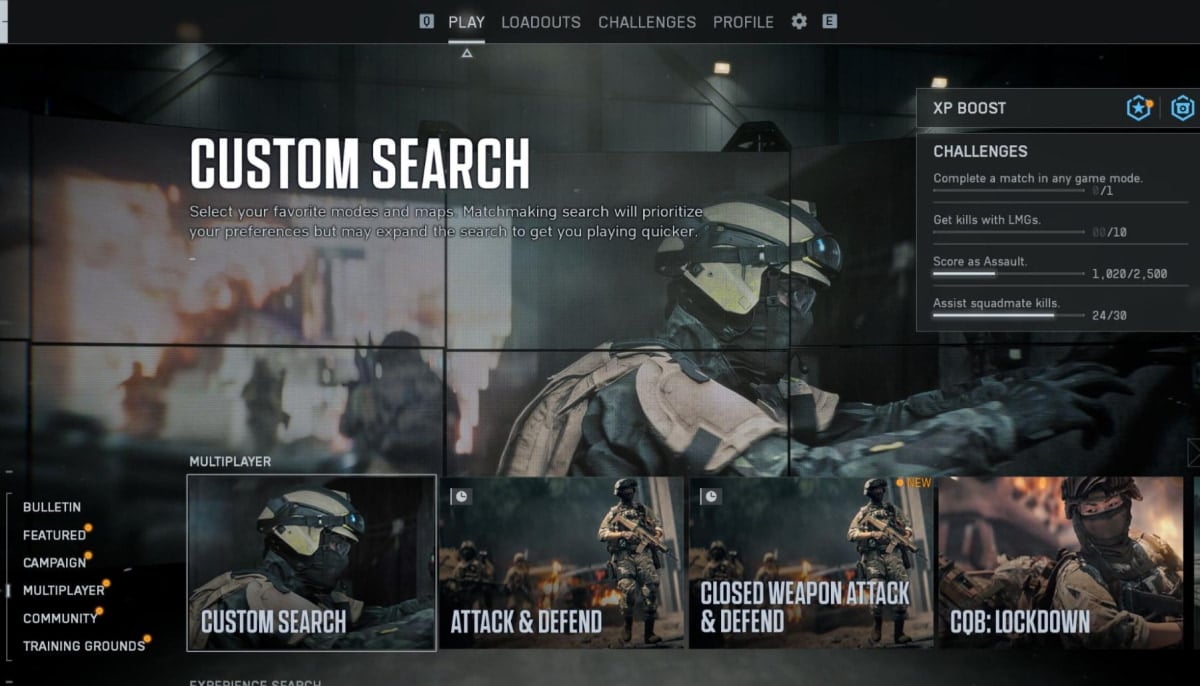Open settings via the gear icon
Screen dimensions: 1200x686
[x=799, y=22]
